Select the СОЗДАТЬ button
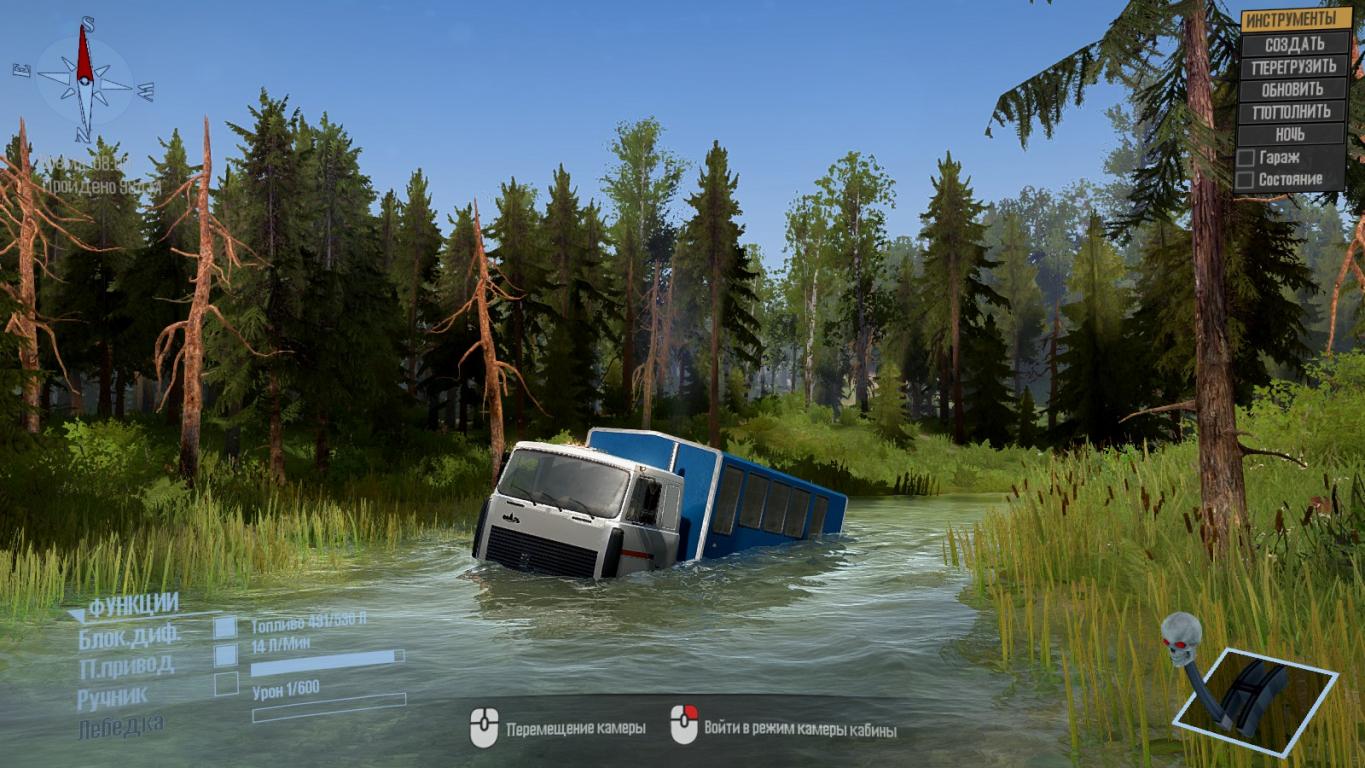This screenshot has height=768, width=1365. (1295, 44)
